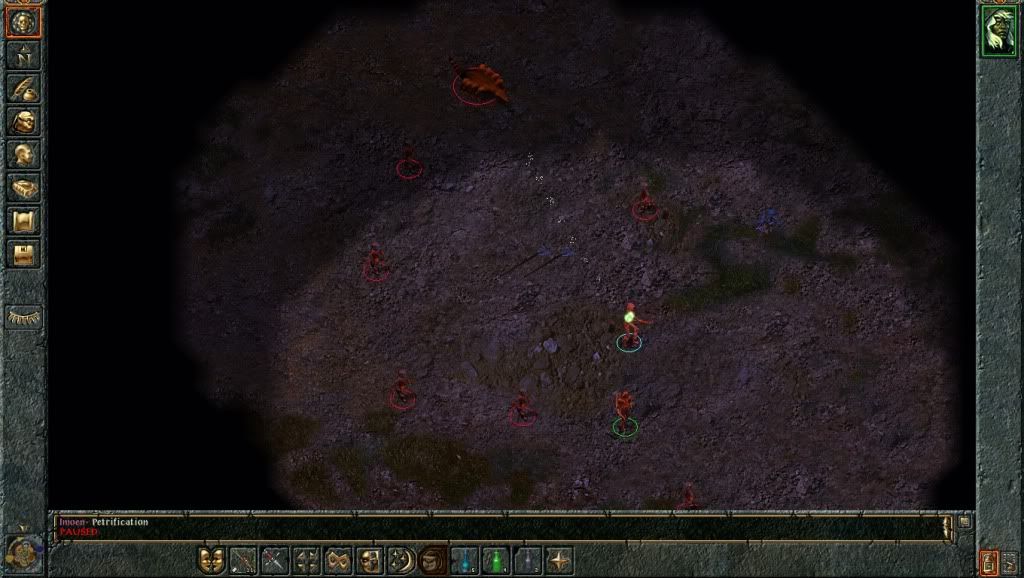Open the journal with the quill icon
1024x578 pixels.
click(23, 88)
